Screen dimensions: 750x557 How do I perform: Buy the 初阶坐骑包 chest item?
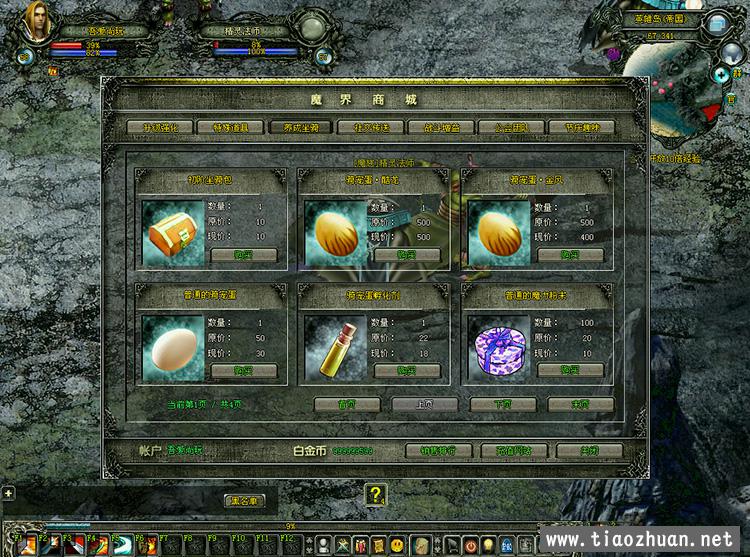(244, 255)
